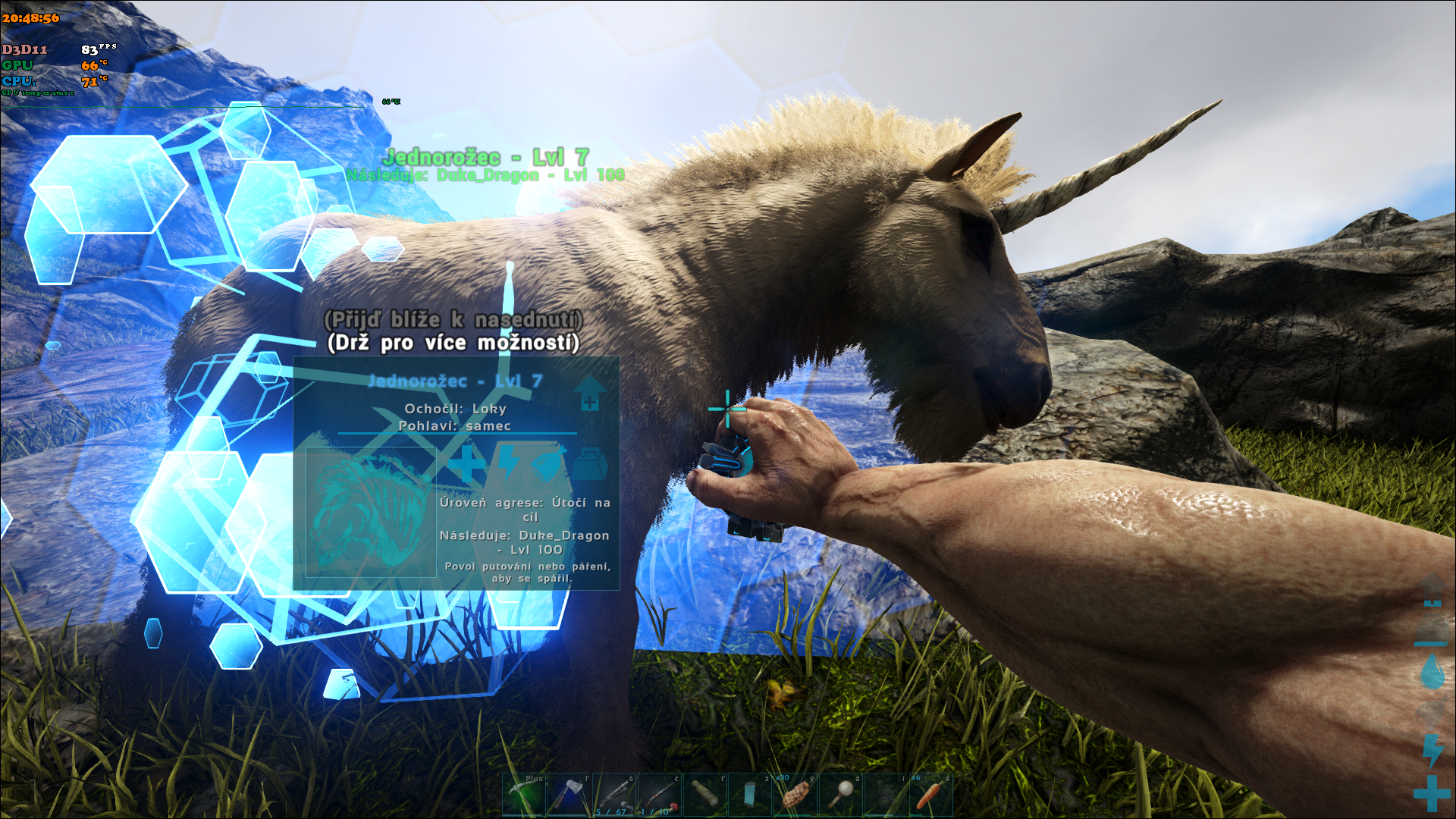
Task: Choose the green cylinder item slot
Action: [x=705, y=795]
